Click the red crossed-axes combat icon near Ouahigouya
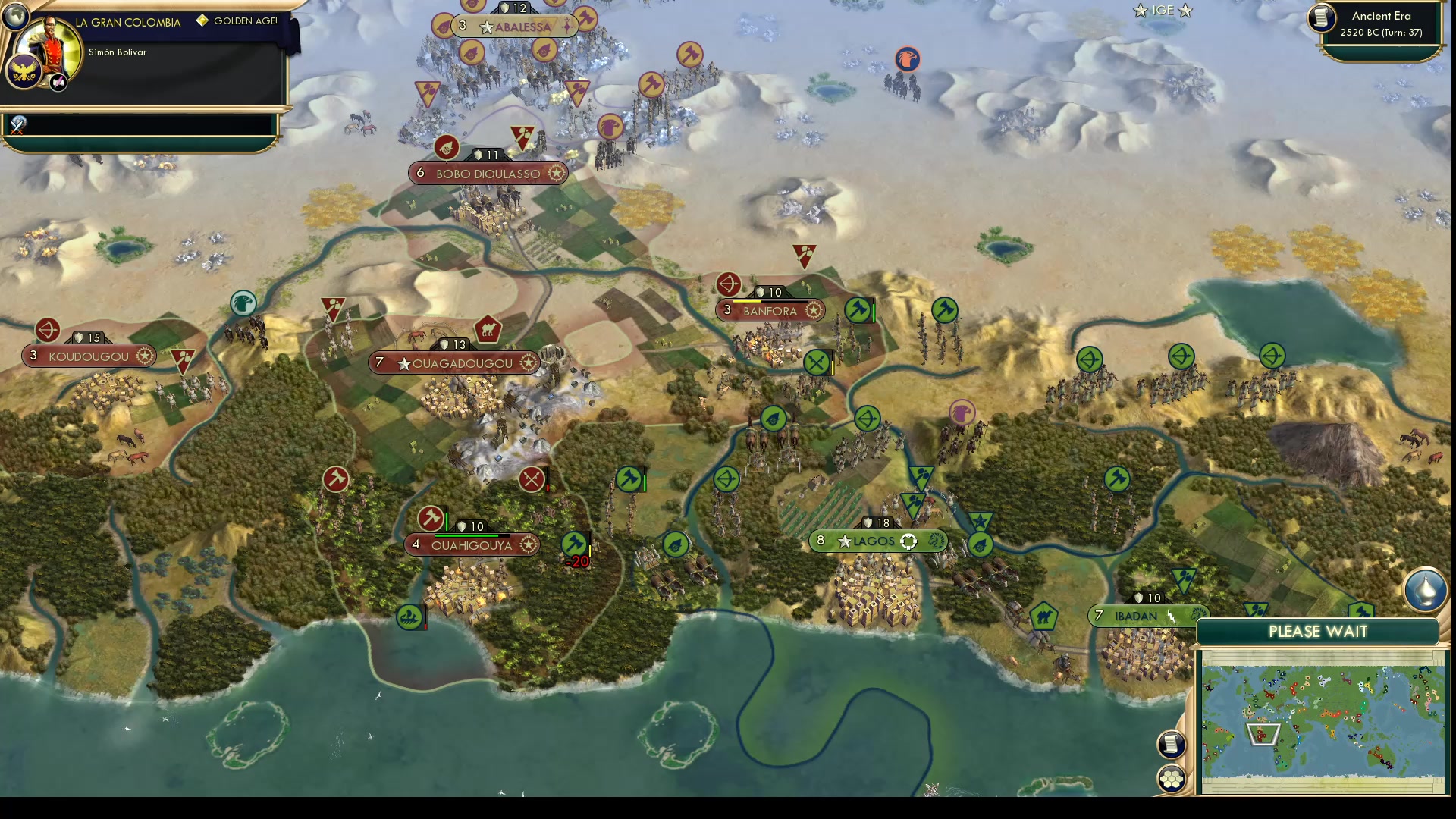 (x=531, y=478)
